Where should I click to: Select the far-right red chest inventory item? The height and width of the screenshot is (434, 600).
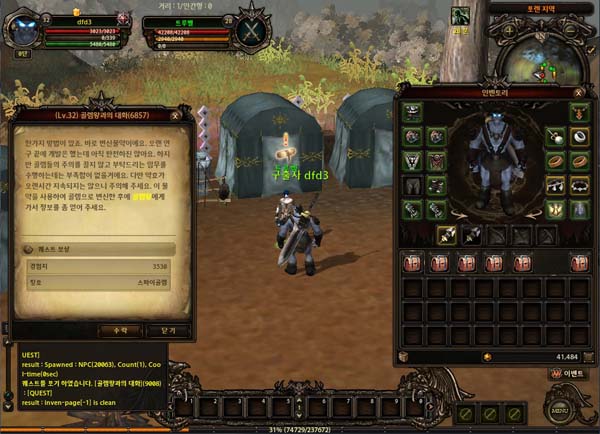point(580,263)
